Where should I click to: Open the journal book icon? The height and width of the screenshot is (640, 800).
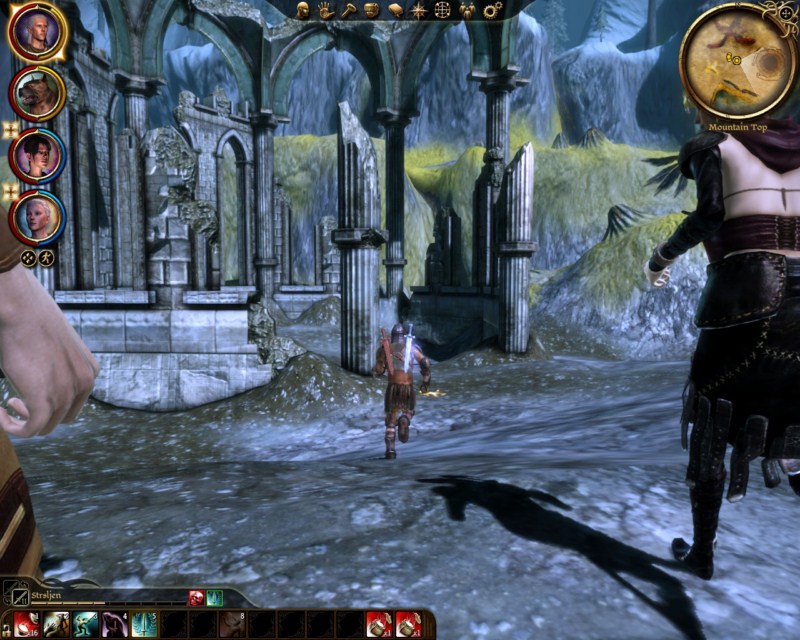pos(396,10)
